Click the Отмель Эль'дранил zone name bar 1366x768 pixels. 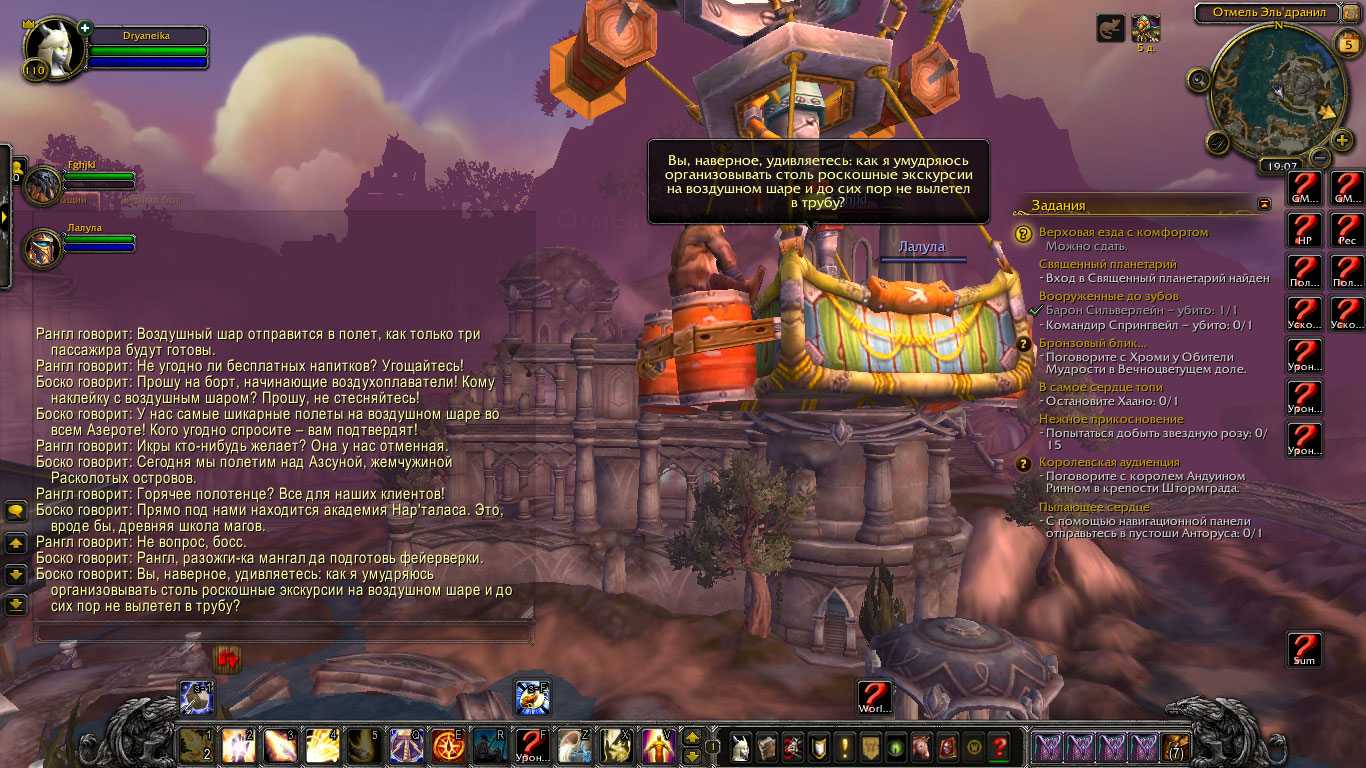1268,12
